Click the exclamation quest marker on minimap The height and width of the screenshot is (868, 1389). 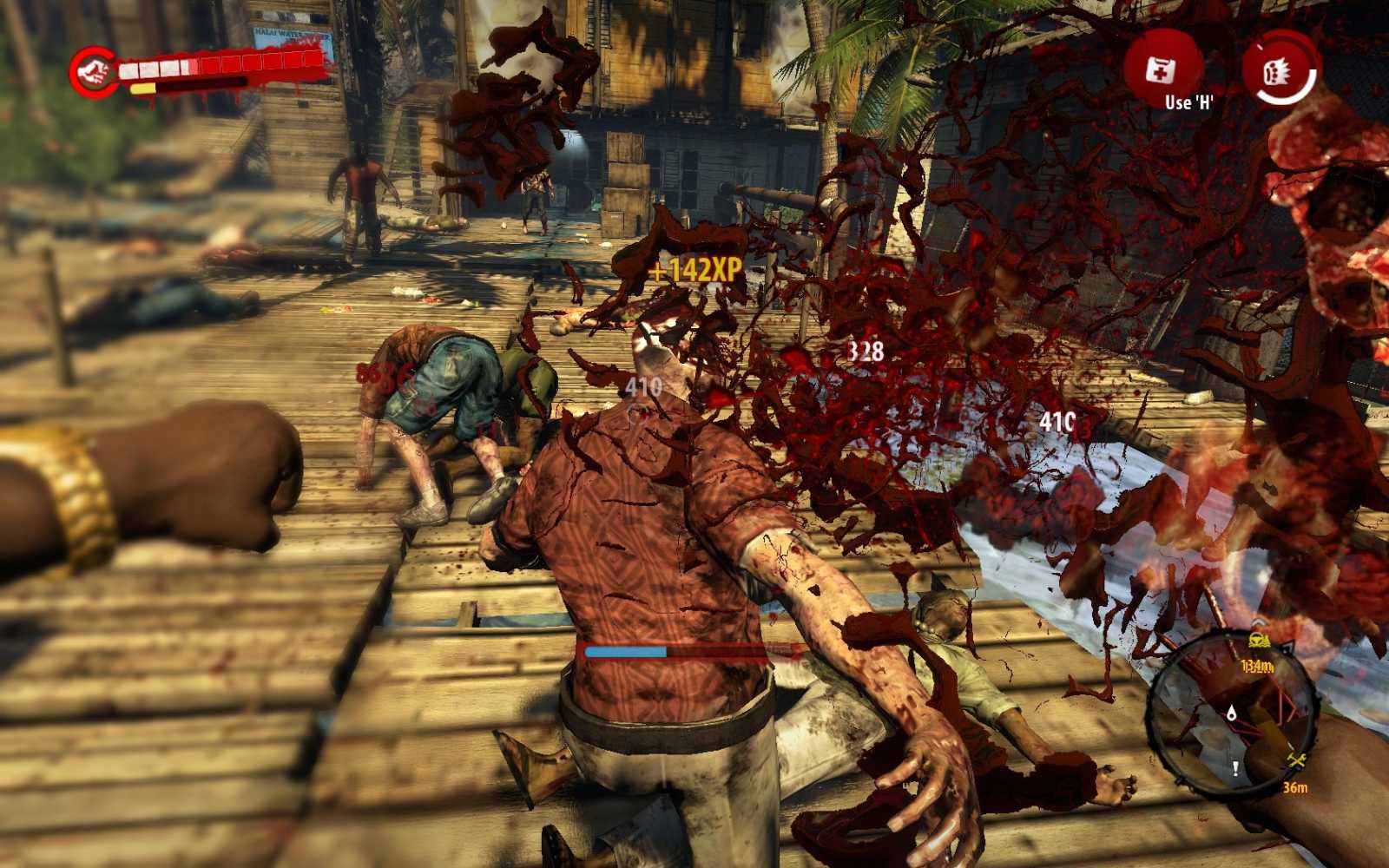click(x=1235, y=769)
